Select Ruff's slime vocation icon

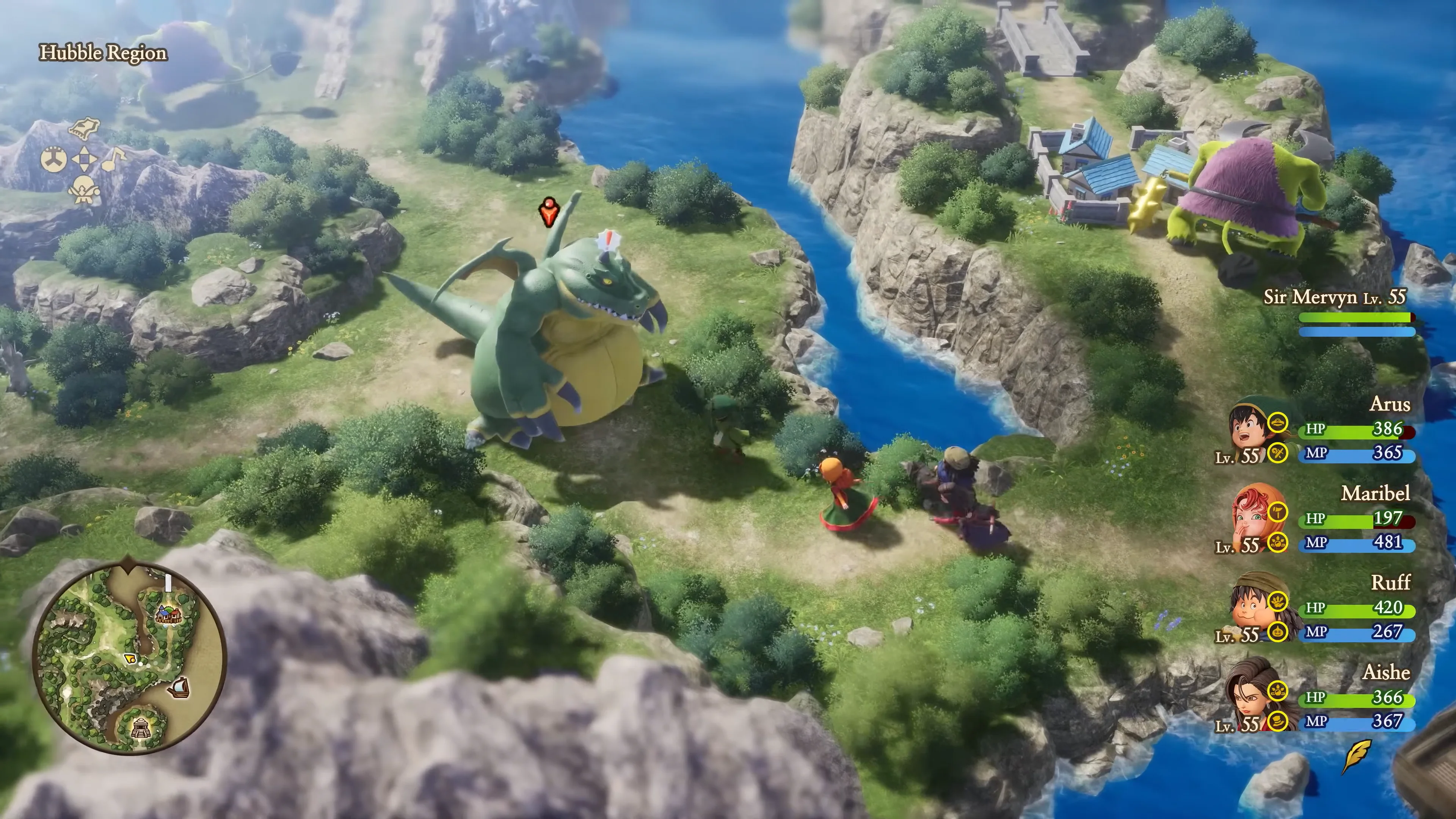click(x=1278, y=631)
